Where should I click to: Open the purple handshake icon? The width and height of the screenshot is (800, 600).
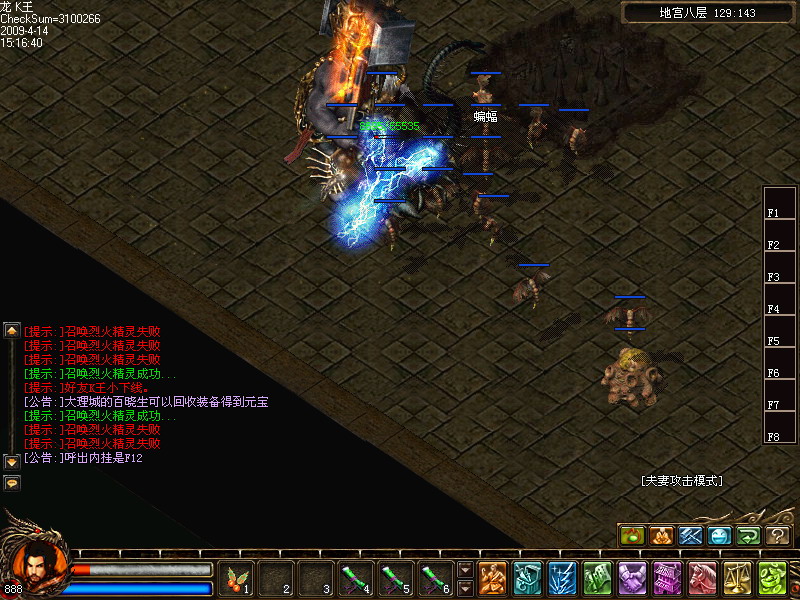coord(632,578)
